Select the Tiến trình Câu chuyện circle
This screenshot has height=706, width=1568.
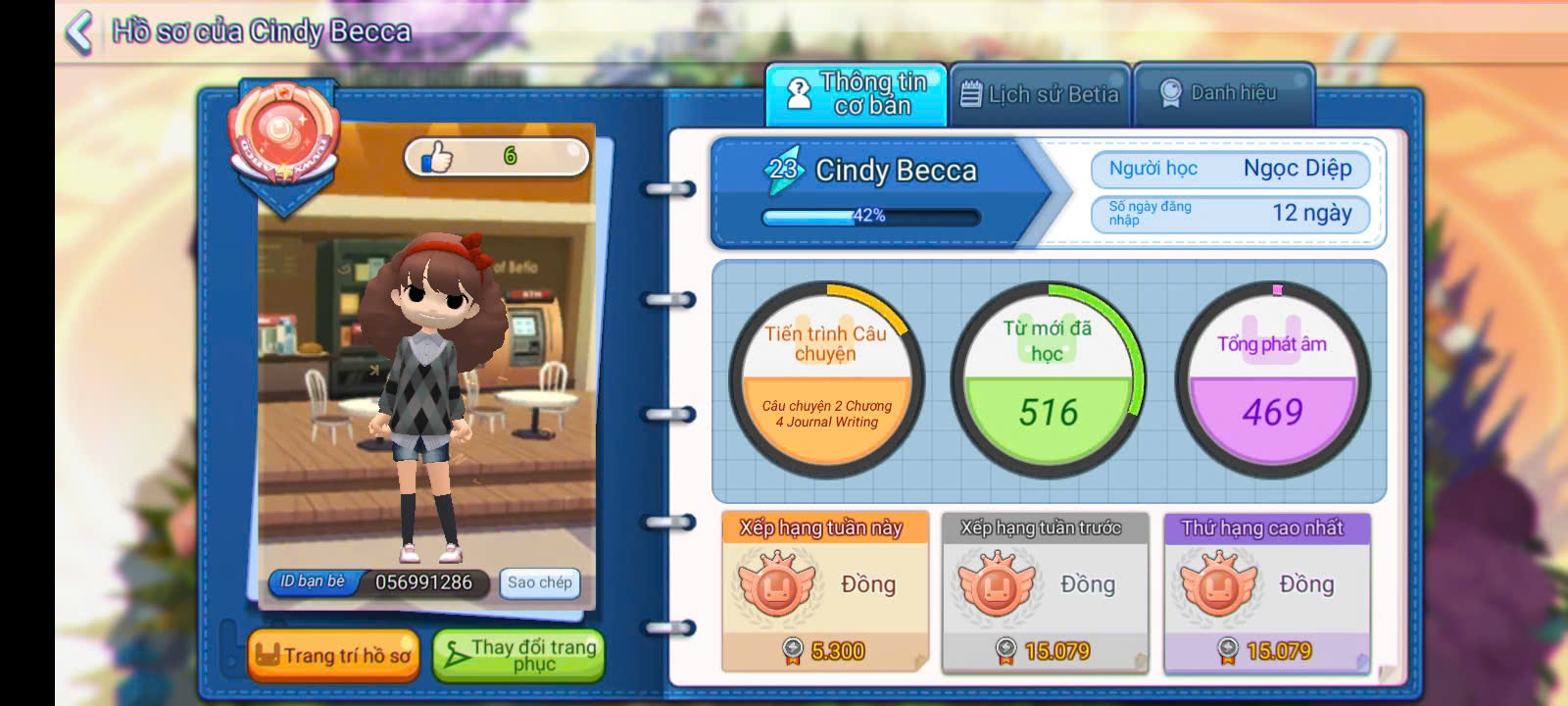tap(826, 379)
